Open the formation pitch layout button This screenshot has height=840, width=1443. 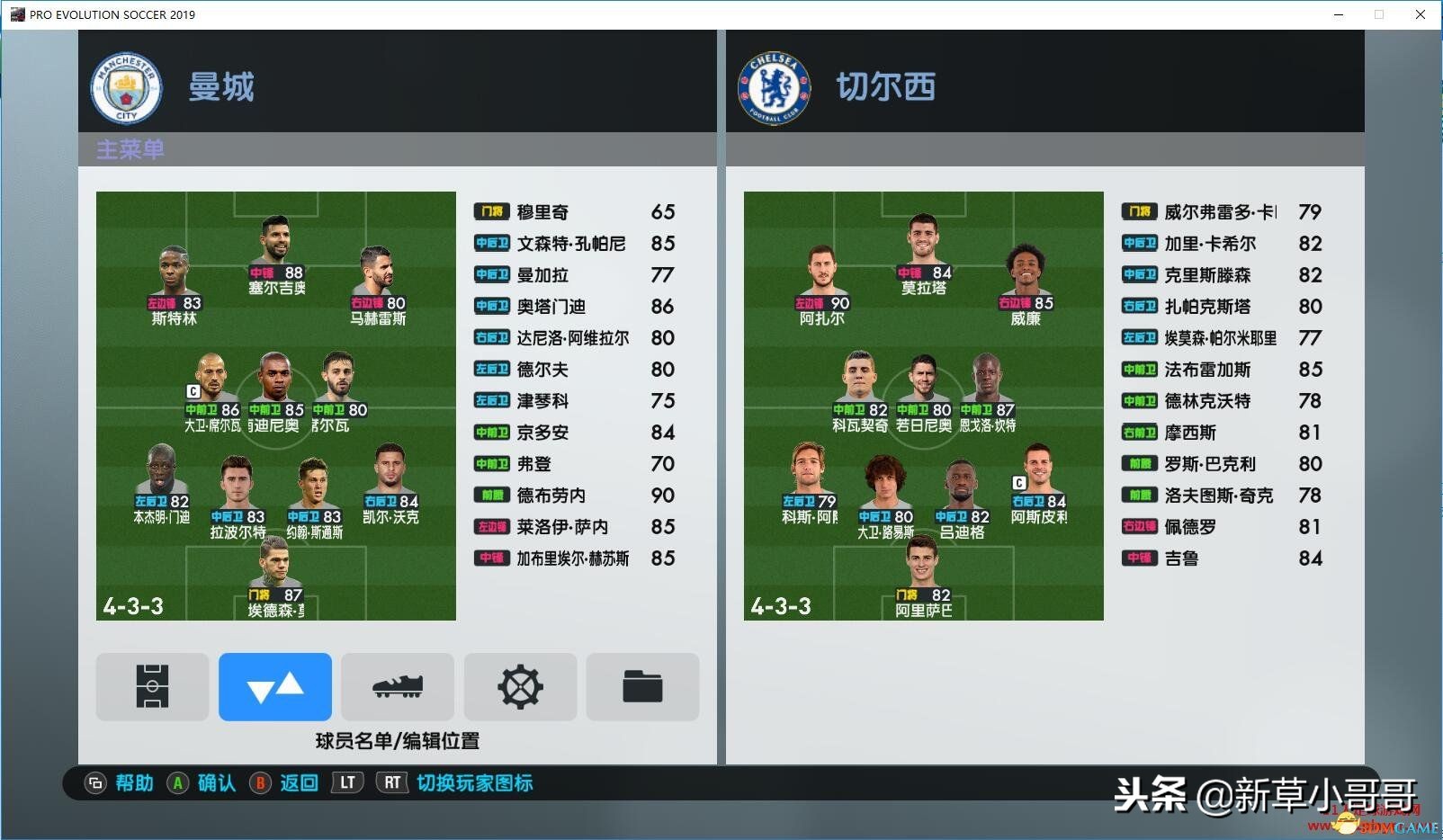click(152, 687)
